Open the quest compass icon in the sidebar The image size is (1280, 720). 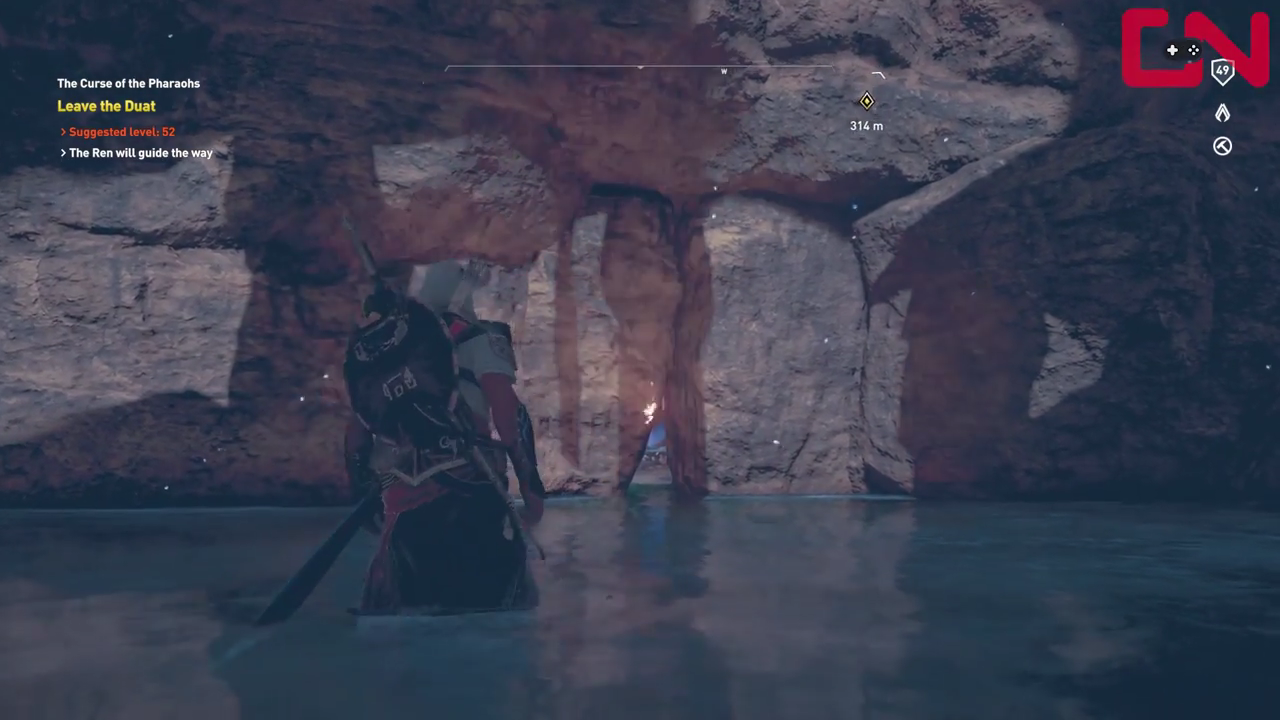point(1222,146)
